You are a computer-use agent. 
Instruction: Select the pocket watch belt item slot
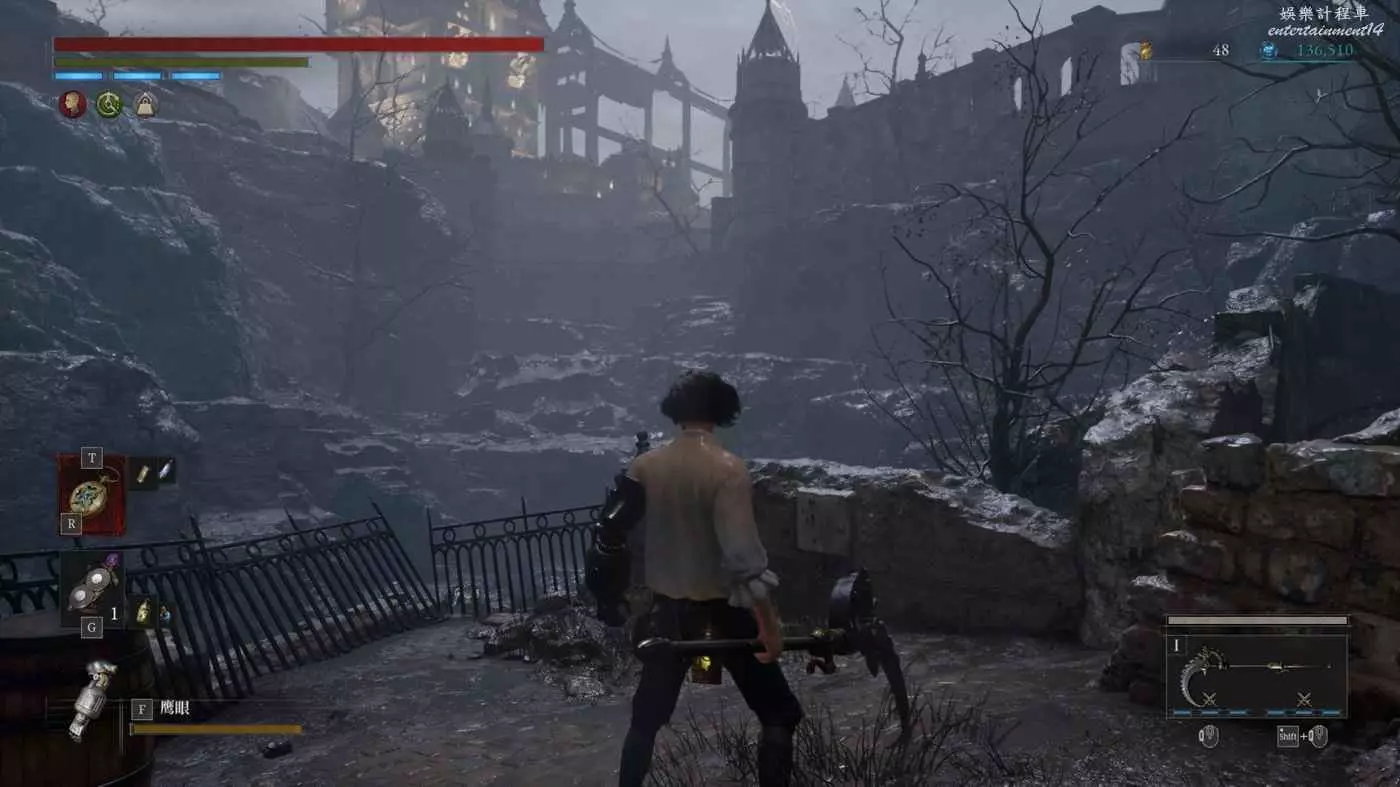92,495
